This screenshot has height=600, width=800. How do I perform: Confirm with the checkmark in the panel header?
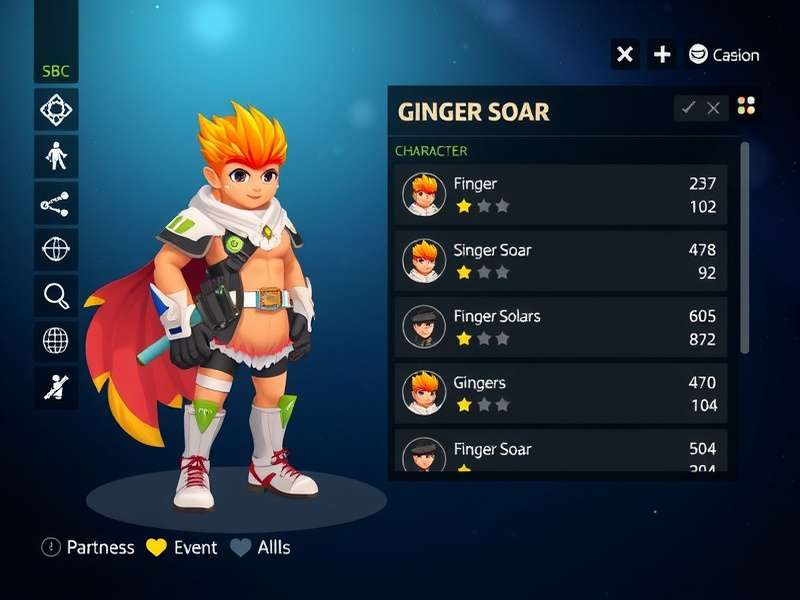(x=688, y=108)
